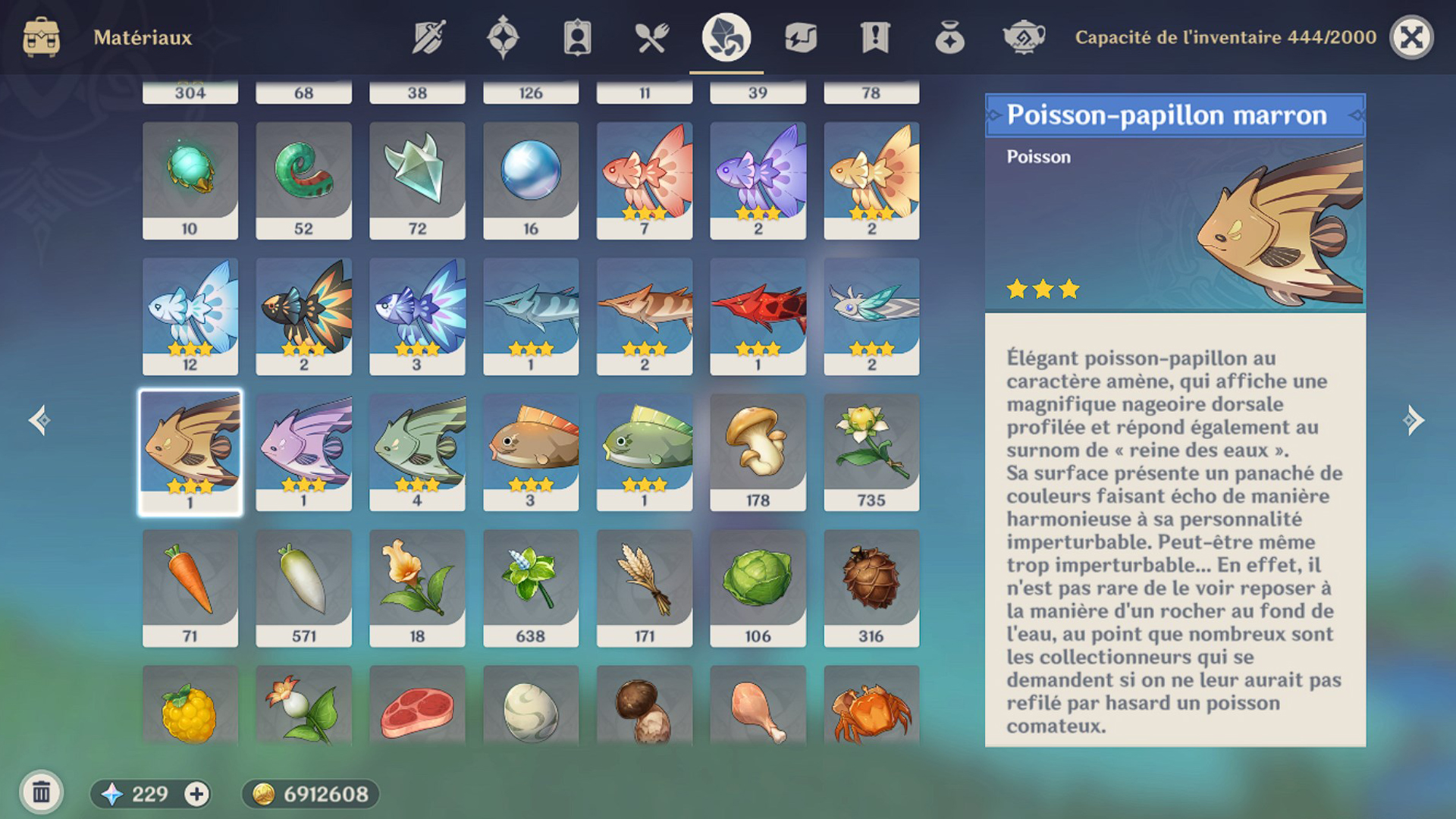Image resolution: width=1456 pixels, height=819 pixels.
Task: Select the orange crab item
Action: point(871,709)
